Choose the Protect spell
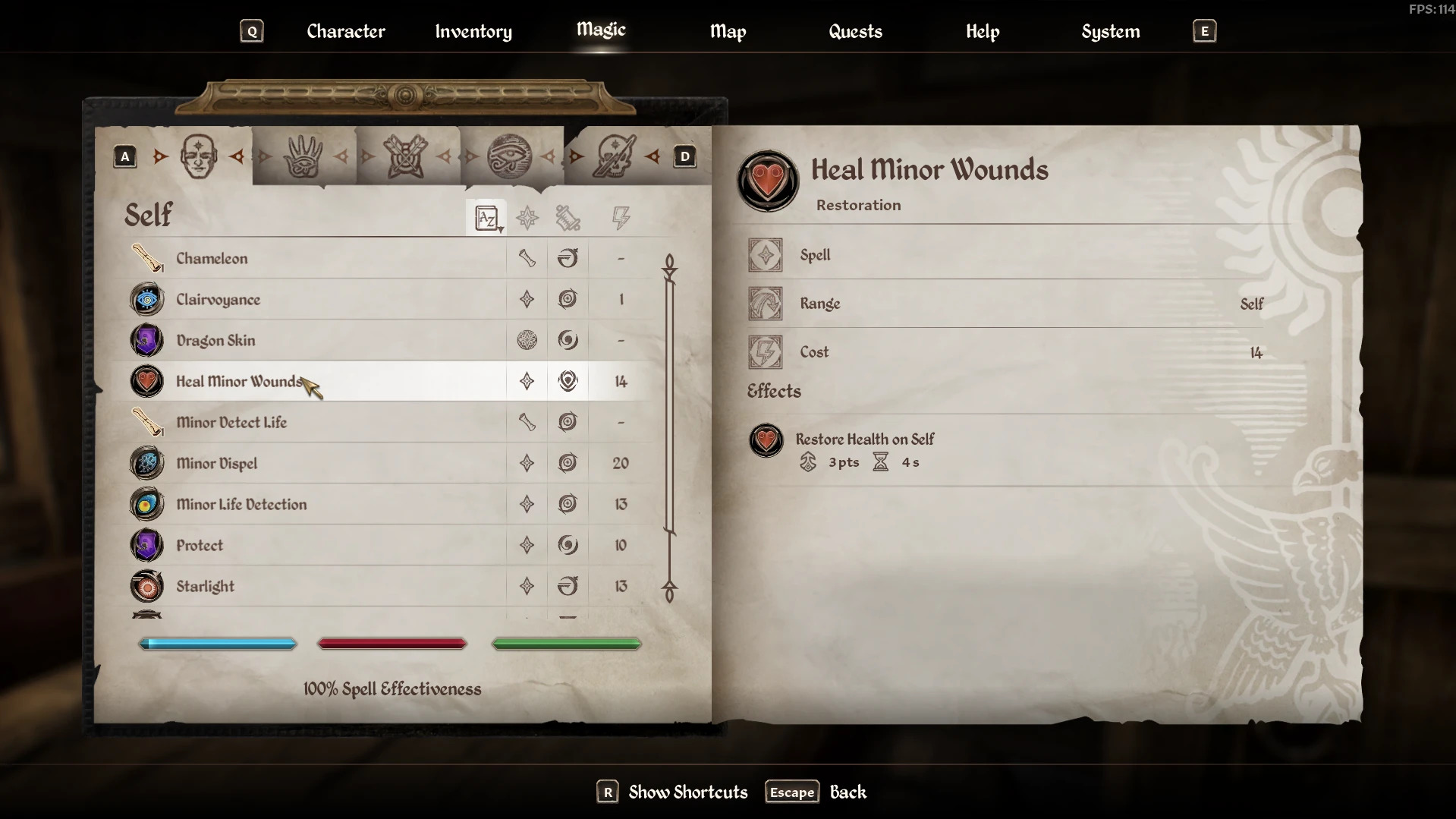This screenshot has height=819, width=1456. click(x=200, y=545)
